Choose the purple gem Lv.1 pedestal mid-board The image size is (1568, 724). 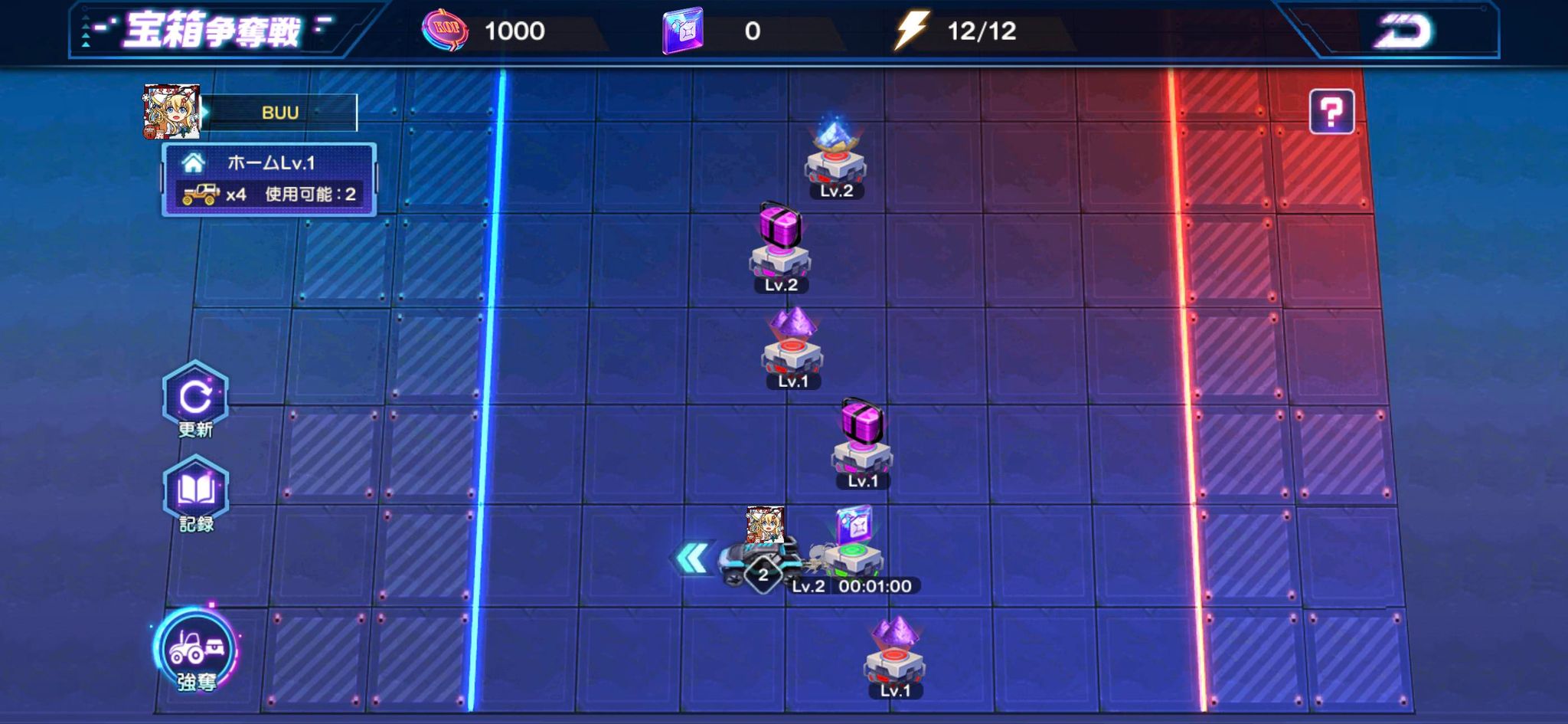(792, 345)
